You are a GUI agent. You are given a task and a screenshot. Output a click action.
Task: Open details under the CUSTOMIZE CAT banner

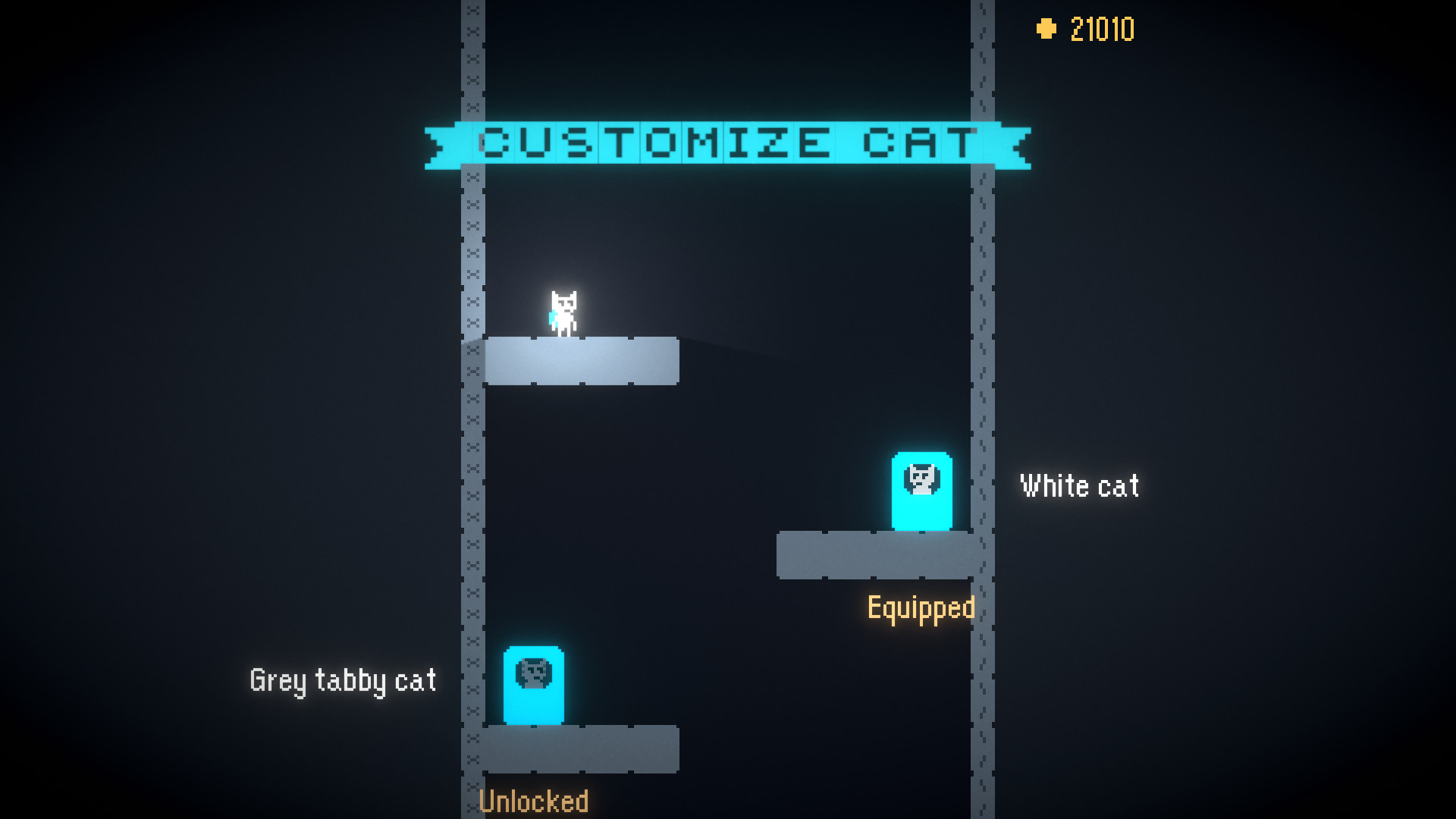[728, 142]
